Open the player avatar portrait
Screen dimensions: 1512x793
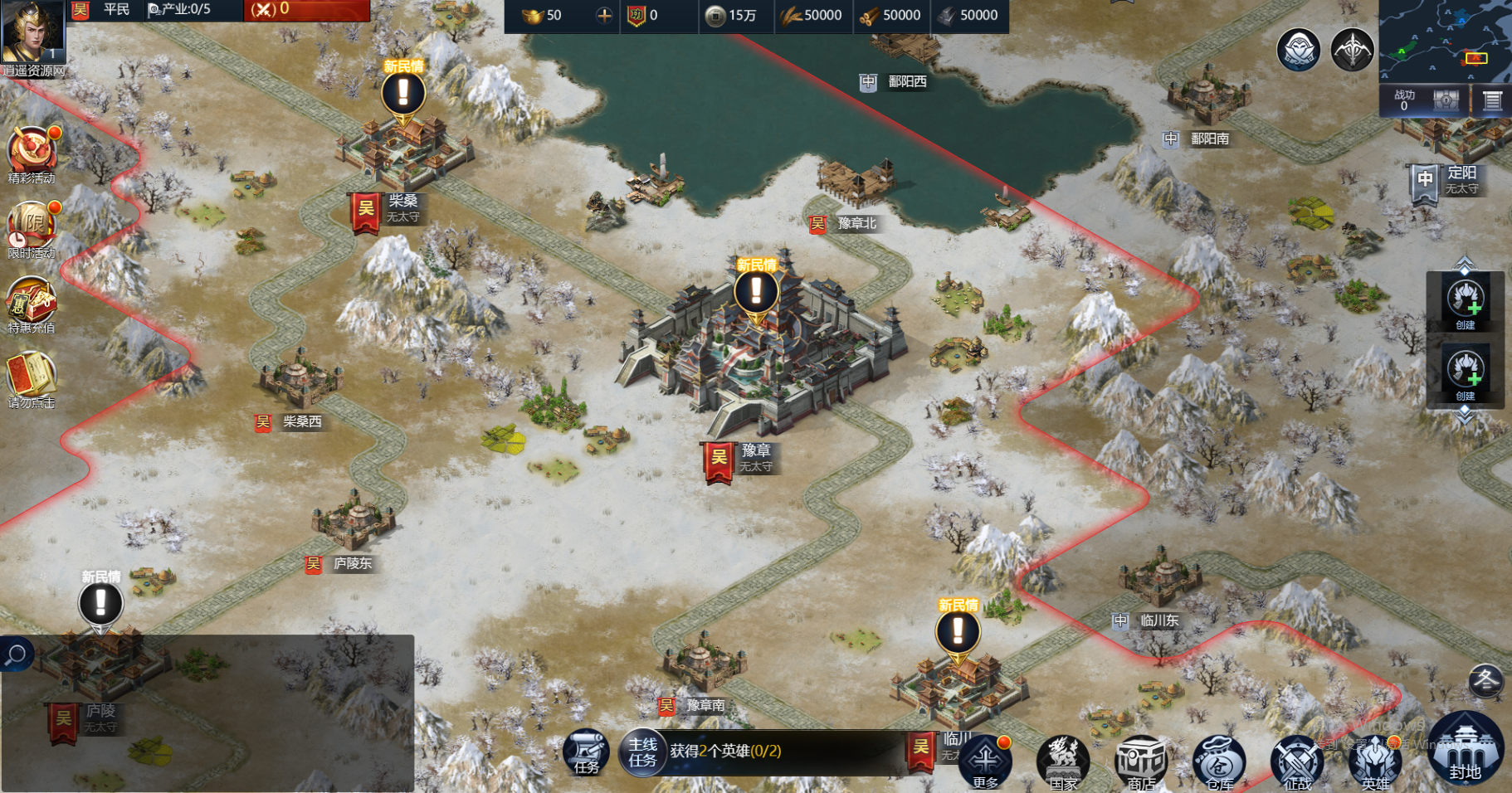tap(33, 32)
